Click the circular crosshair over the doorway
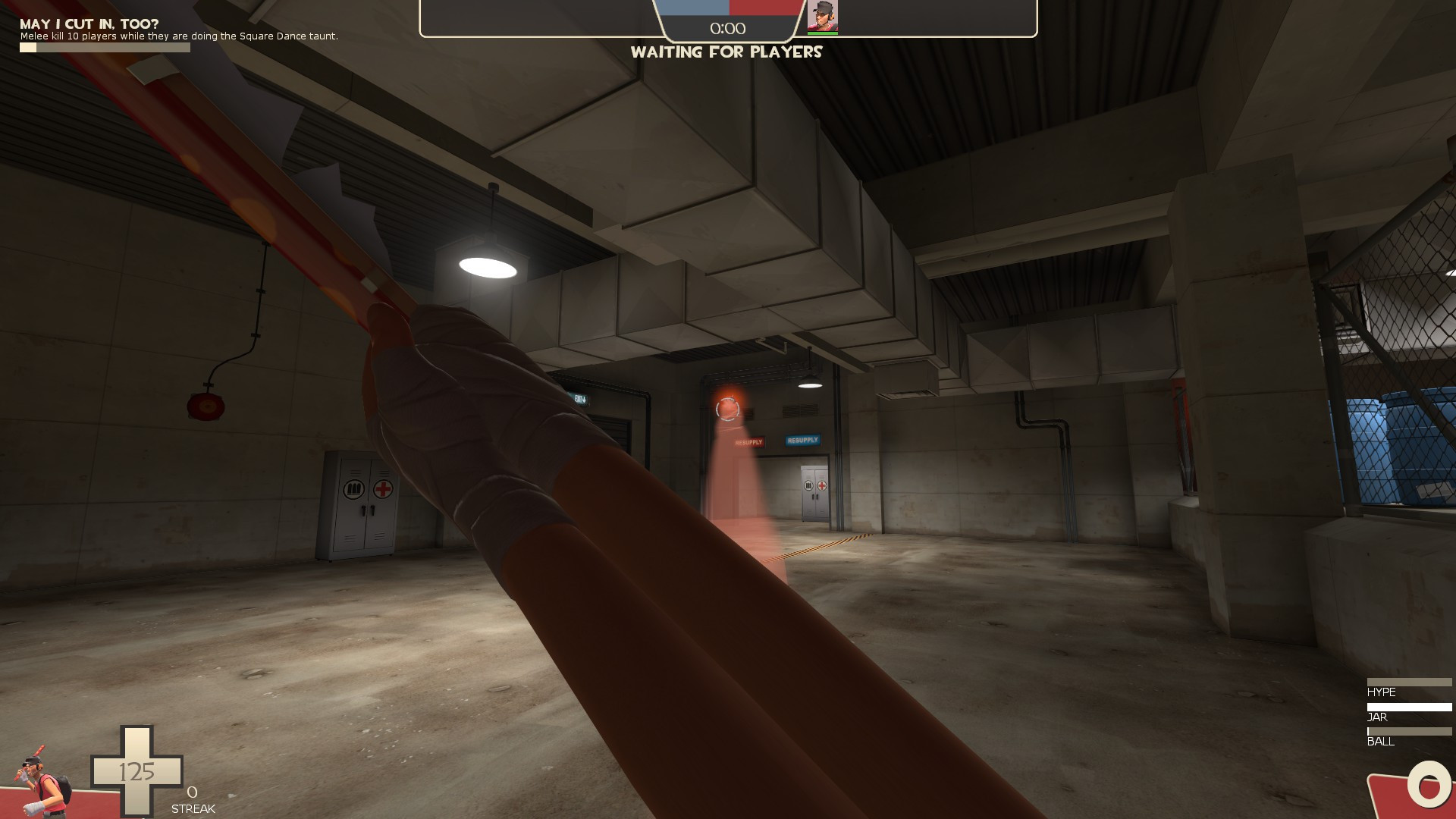Viewport: 1456px width, 819px height. [726, 409]
